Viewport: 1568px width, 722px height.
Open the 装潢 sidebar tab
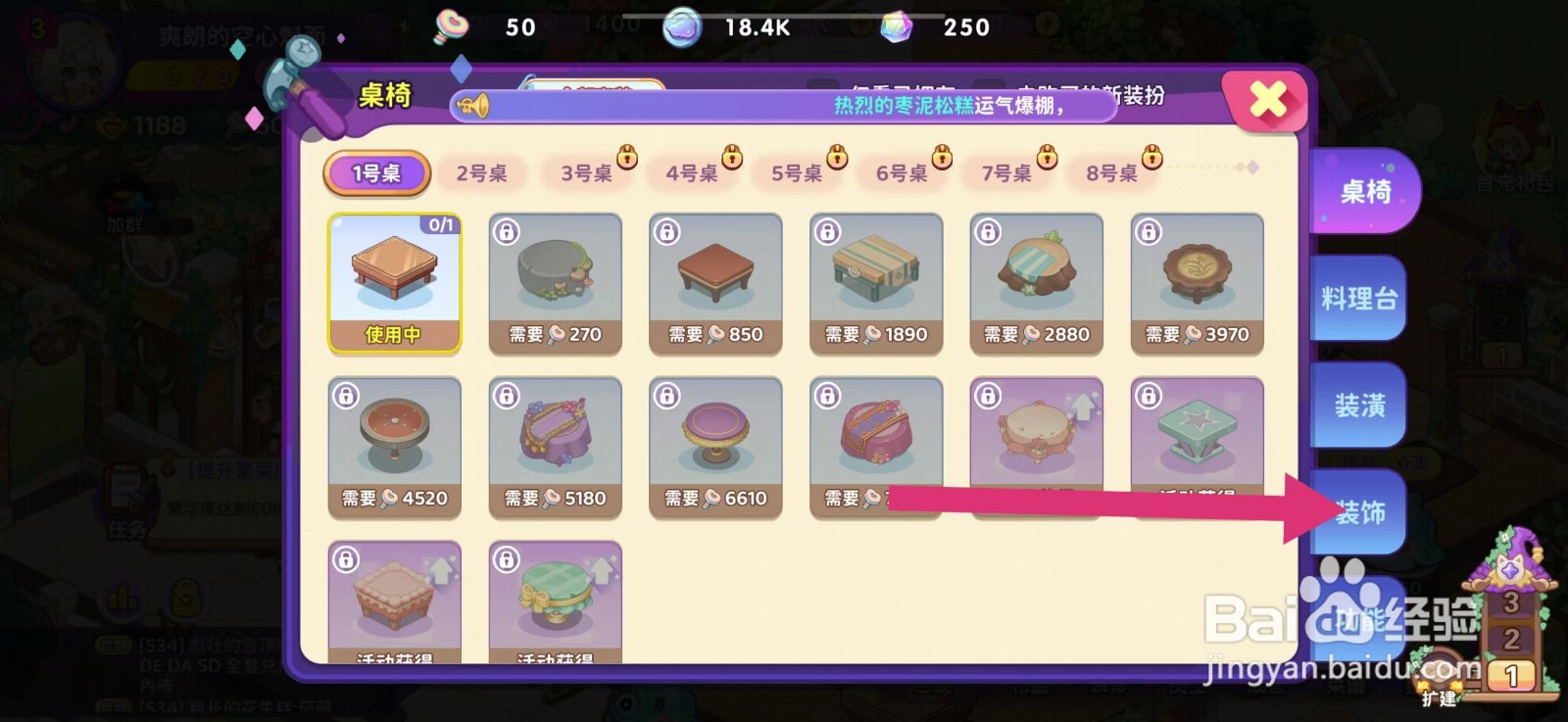(1363, 403)
